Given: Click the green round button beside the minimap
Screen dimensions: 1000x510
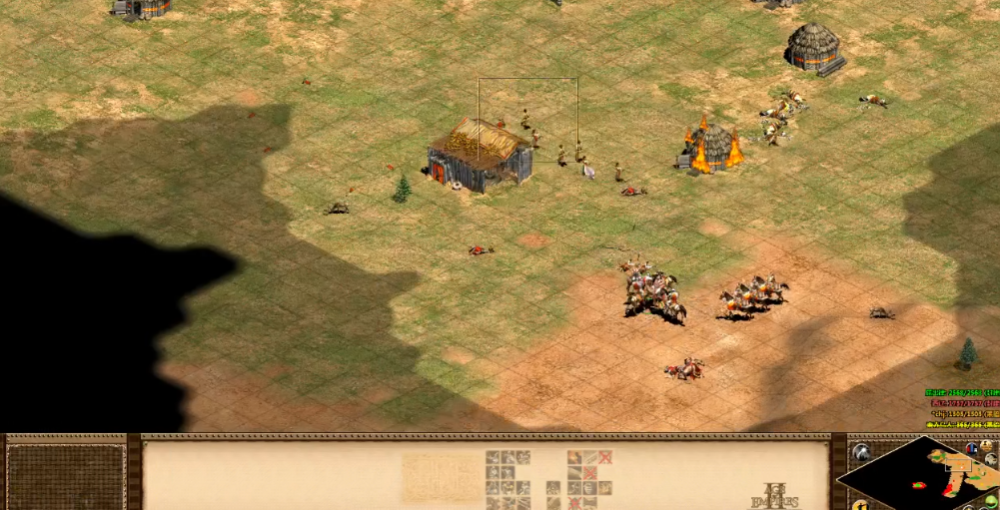Looking at the screenshot, I should pyautogui.click(x=990, y=501).
